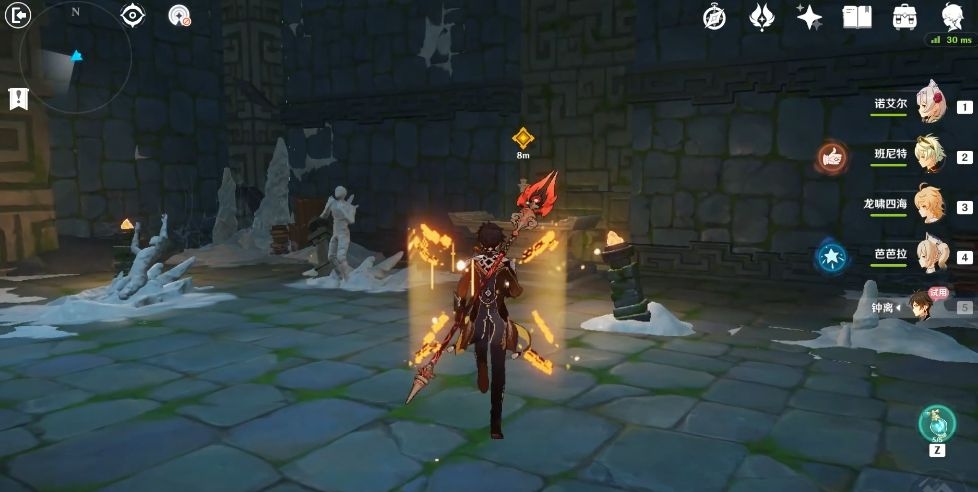This screenshot has width=978, height=492.
Task: Switch to party member 班尼特
Action: tap(930, 154)
